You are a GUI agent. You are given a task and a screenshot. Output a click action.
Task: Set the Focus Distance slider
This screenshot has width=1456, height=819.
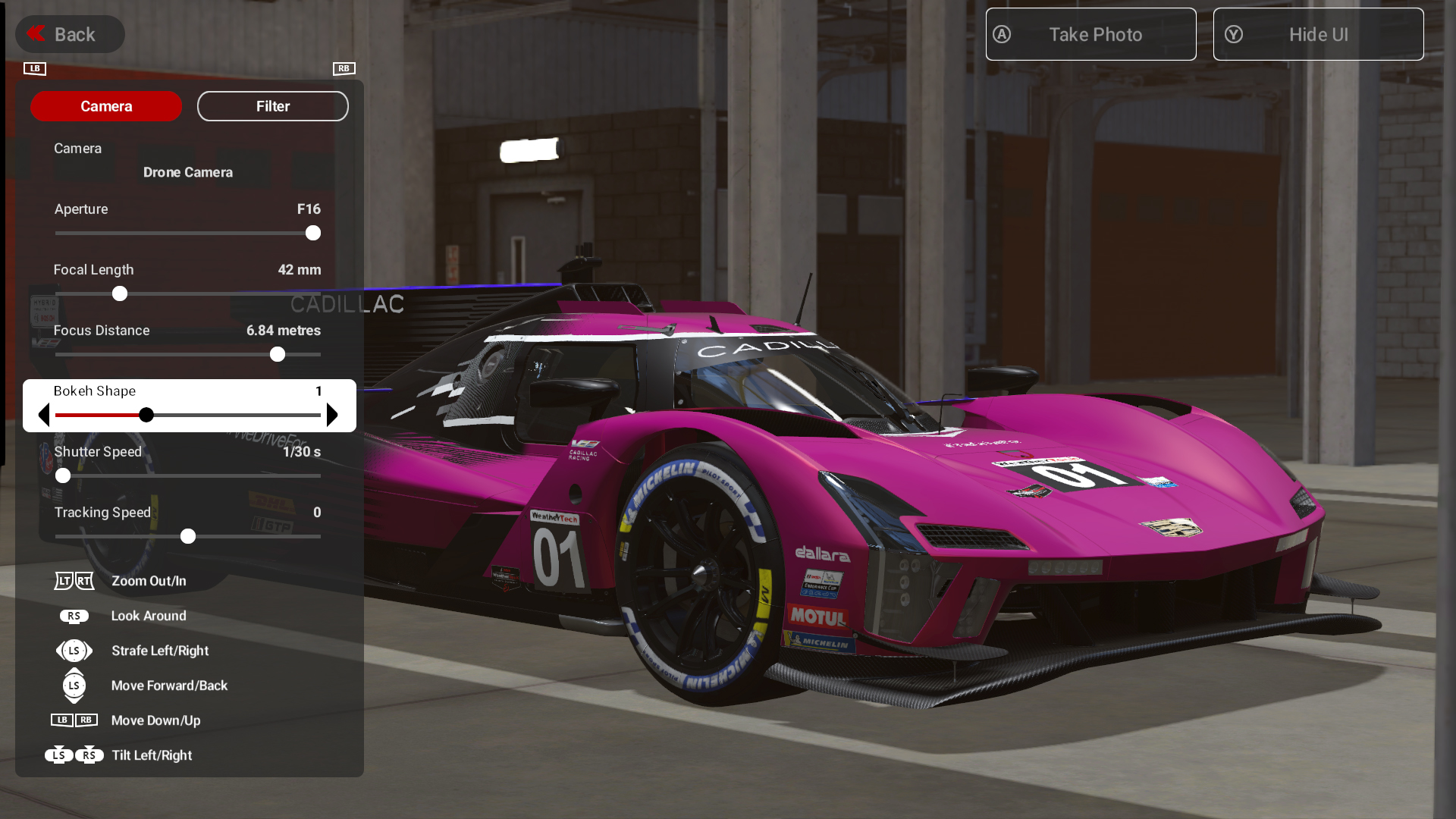[278, 354]
